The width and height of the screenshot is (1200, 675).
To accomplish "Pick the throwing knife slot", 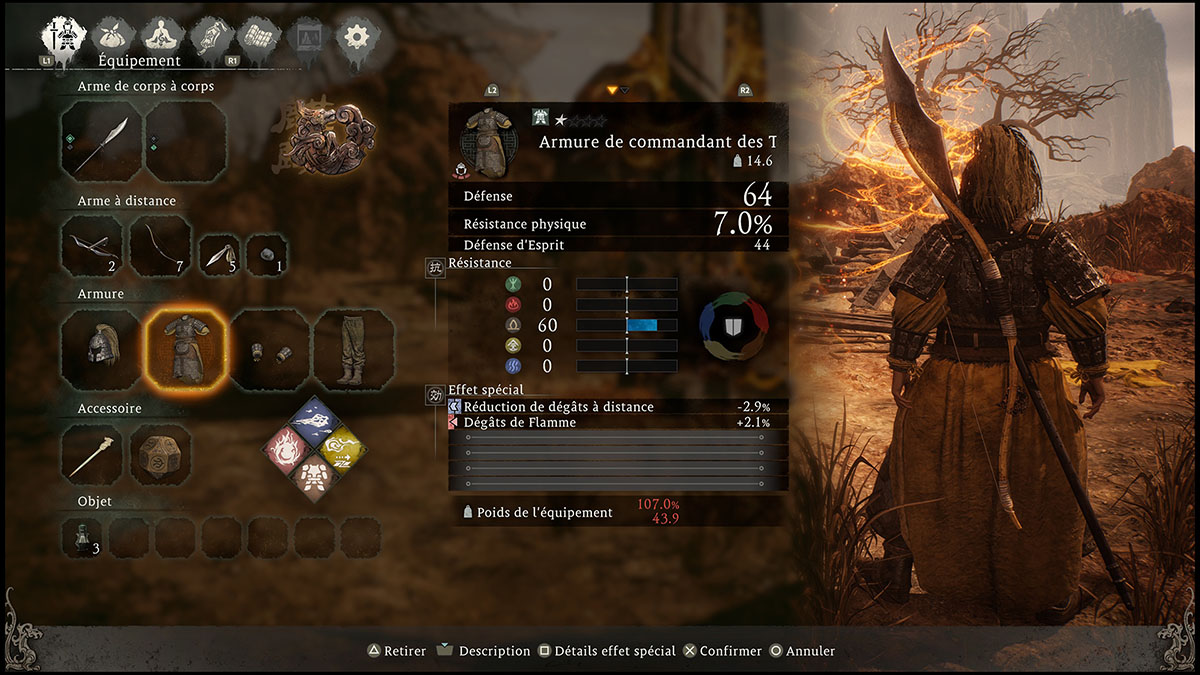I will pyautogui.click(x=219, y=255).
